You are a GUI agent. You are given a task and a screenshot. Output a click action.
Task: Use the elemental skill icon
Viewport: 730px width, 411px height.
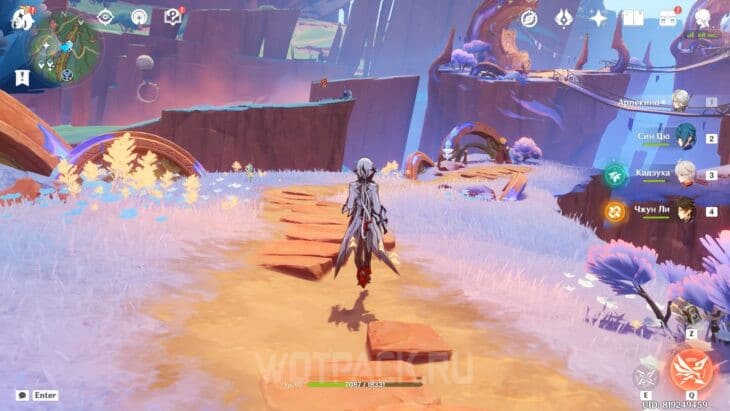click(645, 377)
